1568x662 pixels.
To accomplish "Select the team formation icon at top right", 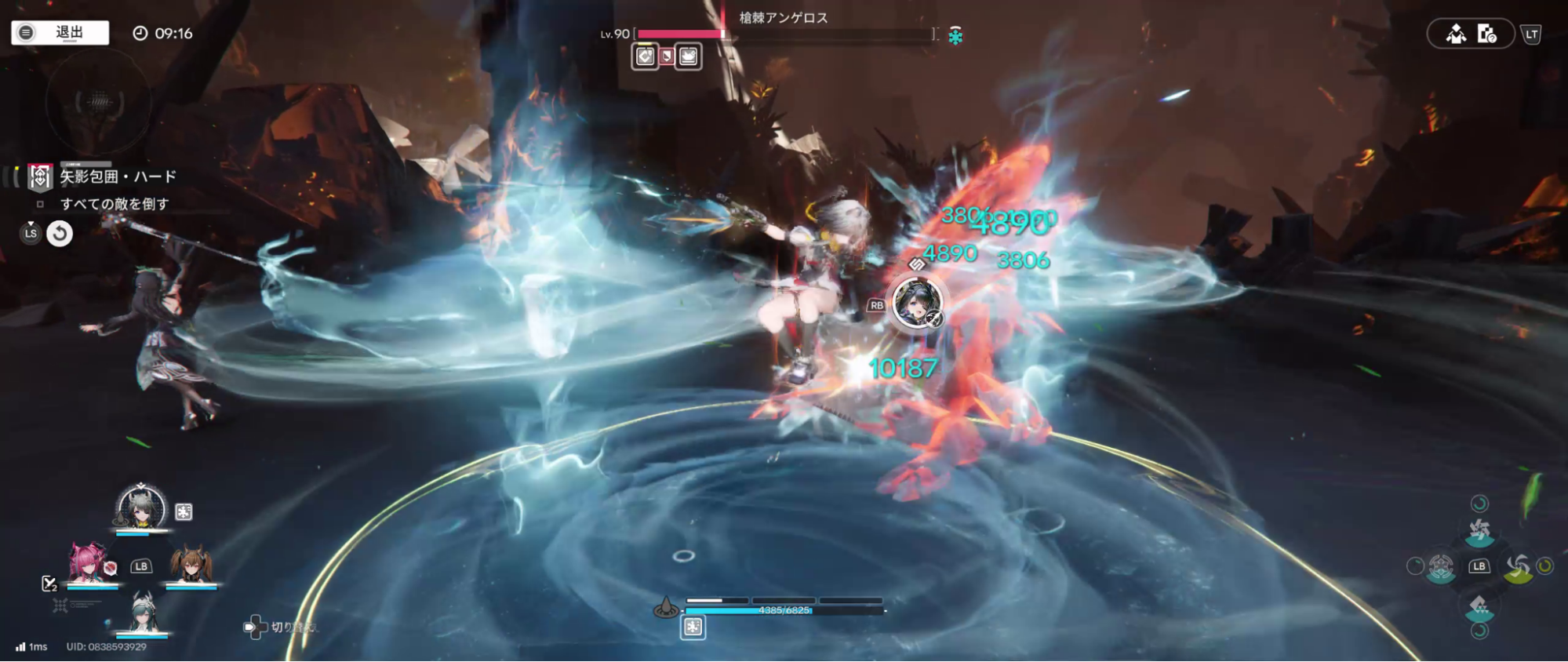I will pyautogui.click(x=1458, y=34).
